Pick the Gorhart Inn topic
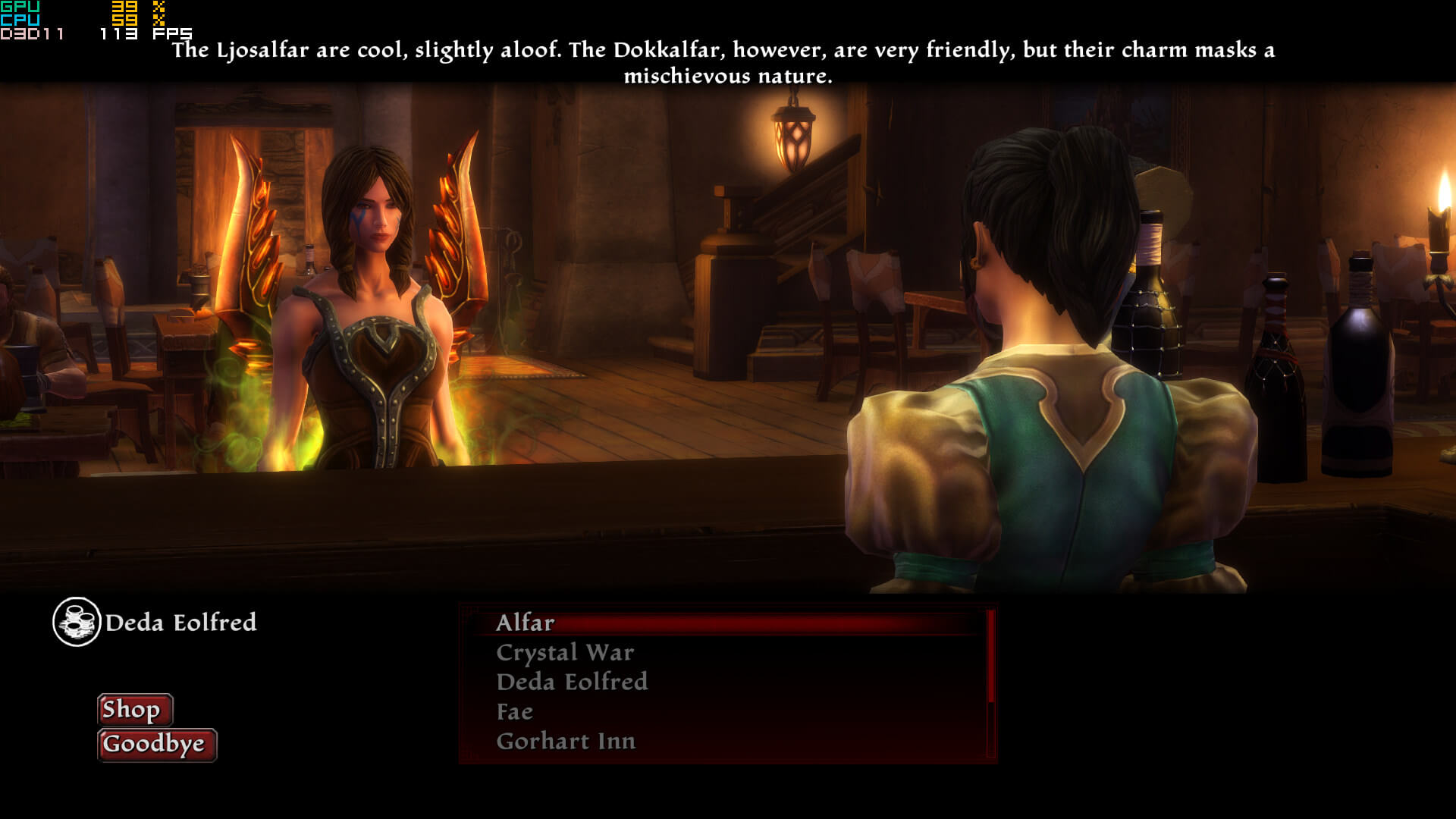Image resolution: width=1456 pixels, height=819 pixels. tap(566, 741)
